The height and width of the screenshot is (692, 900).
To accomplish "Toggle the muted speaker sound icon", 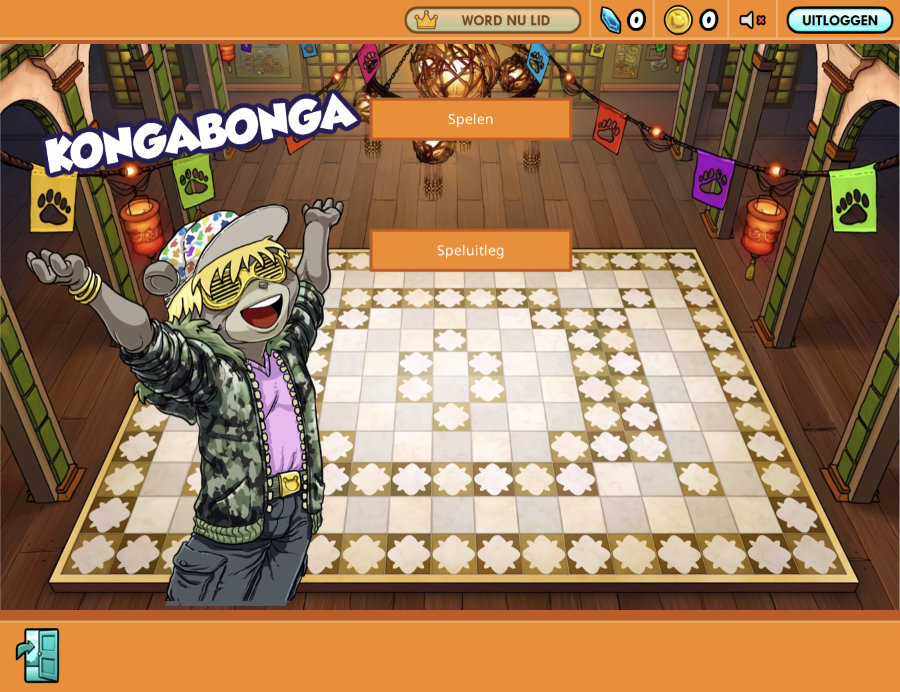I will pos(752,20).
